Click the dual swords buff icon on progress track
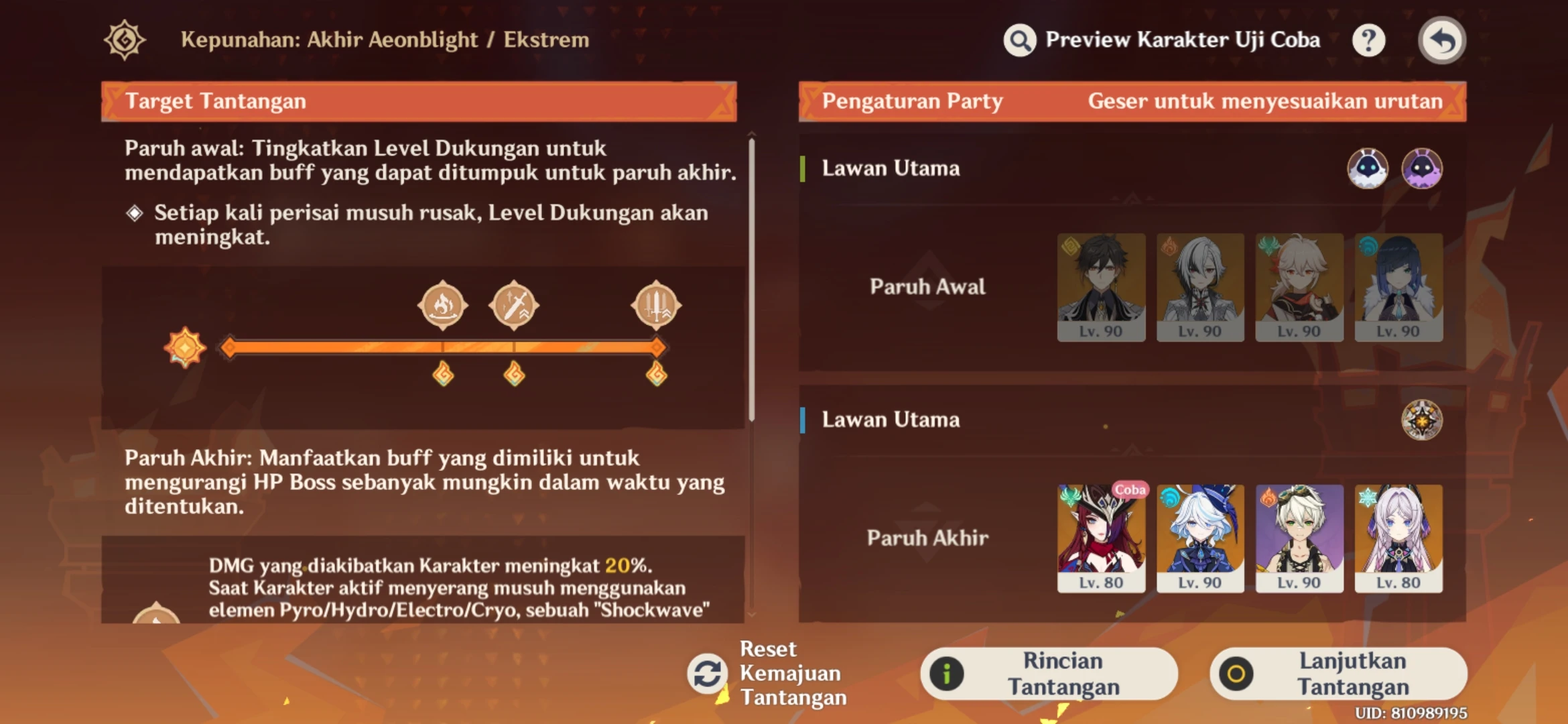 tap(657, 306)
